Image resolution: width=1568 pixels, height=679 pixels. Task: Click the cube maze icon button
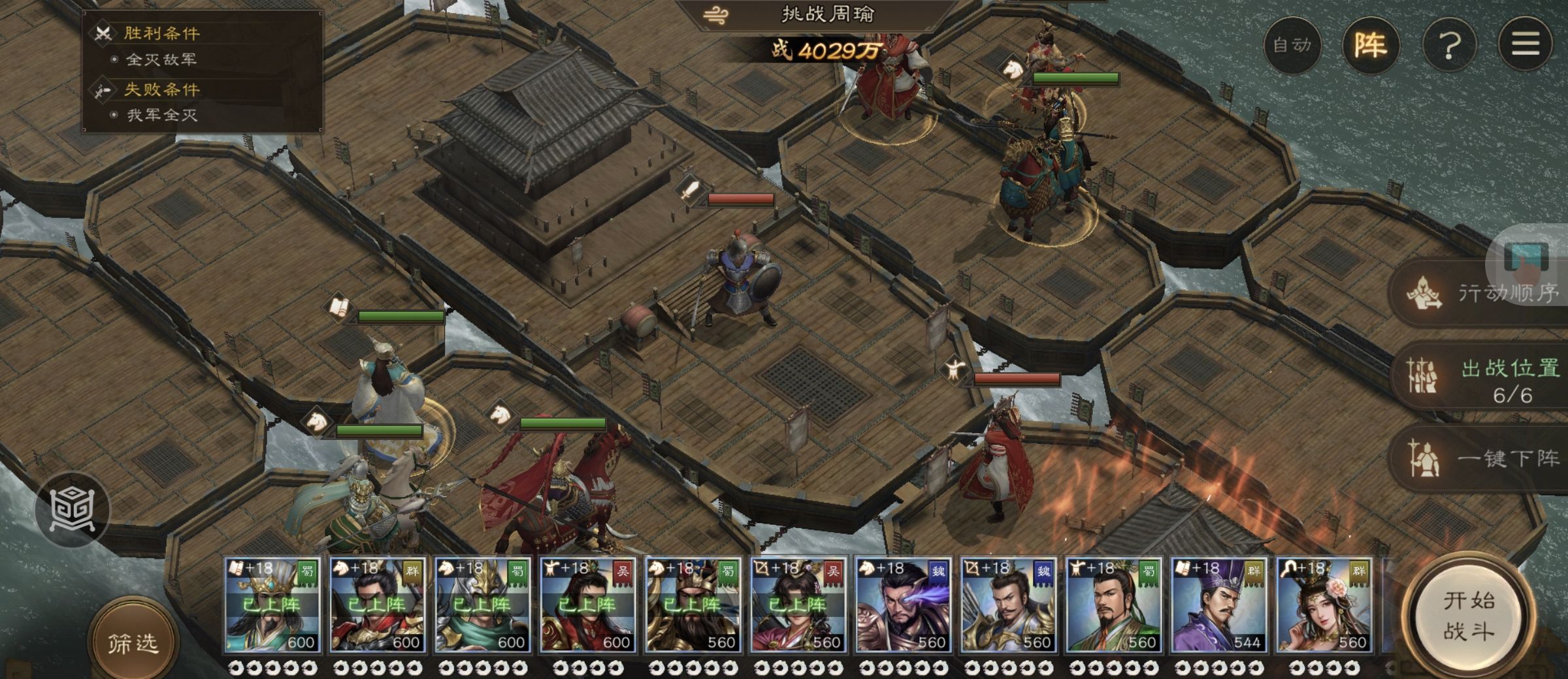(73, 509)
